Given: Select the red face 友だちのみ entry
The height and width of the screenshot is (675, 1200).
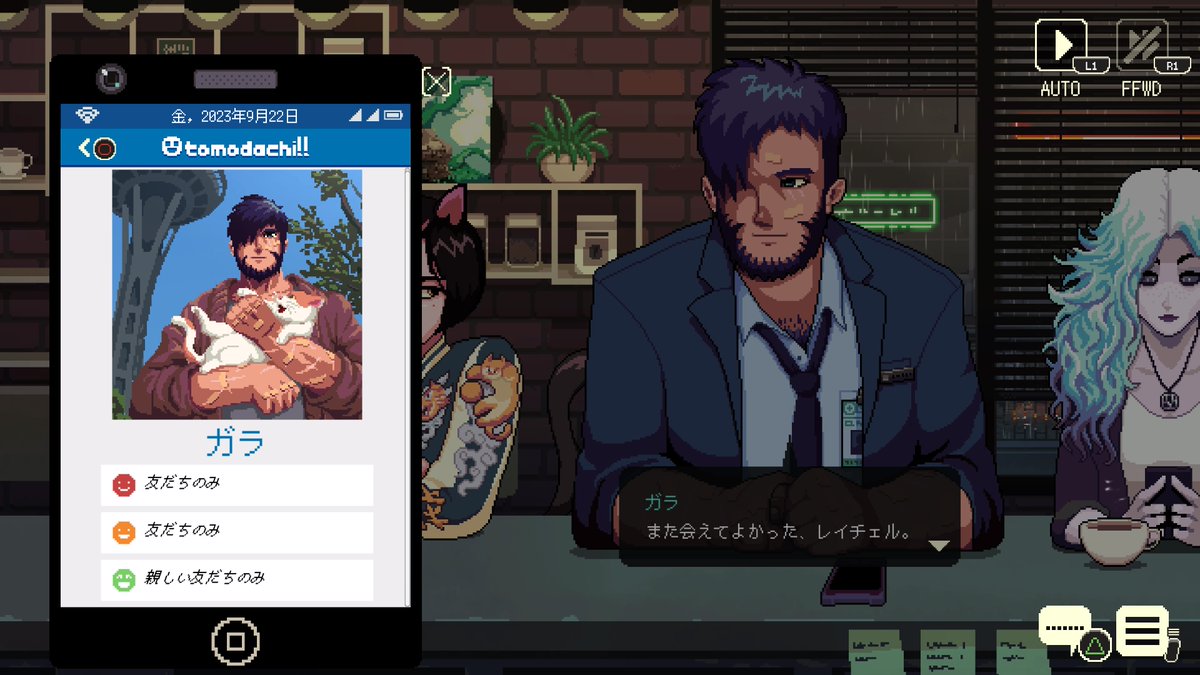Looking at the screenshot, I should (237, 485).
